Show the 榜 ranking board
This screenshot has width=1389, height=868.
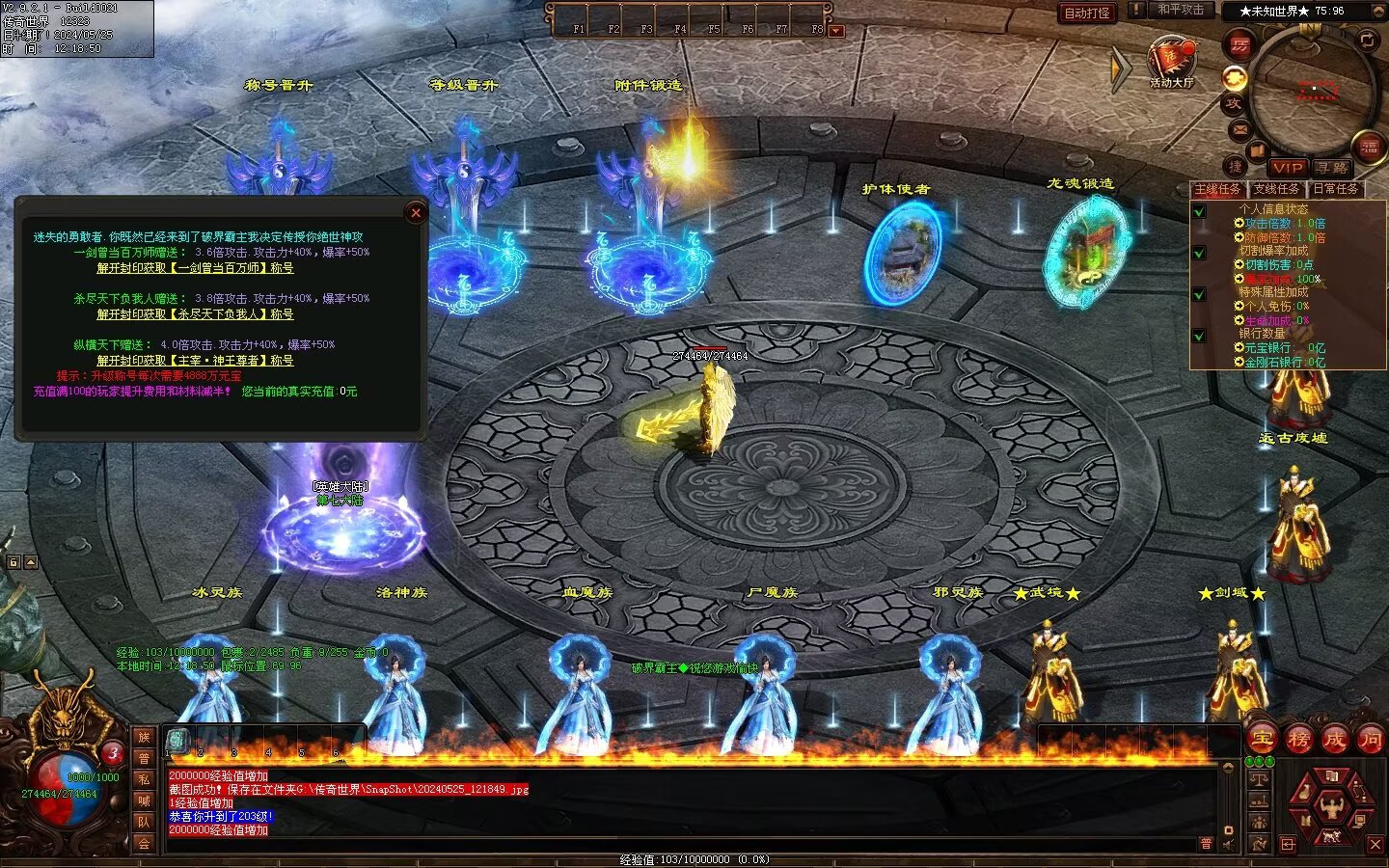tap(1298, 740)
